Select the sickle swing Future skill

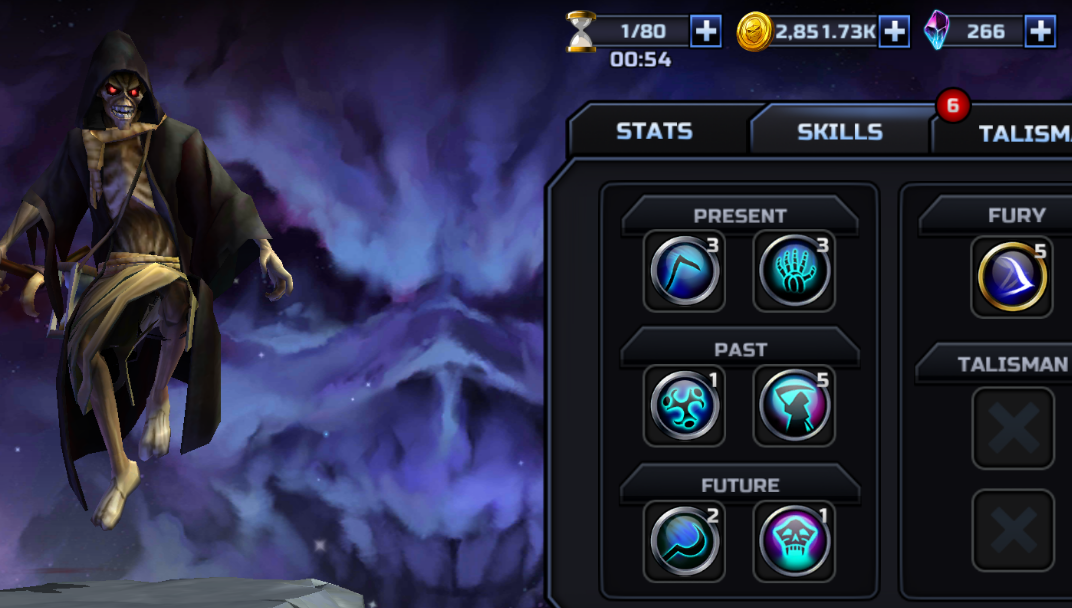(684, 541)
